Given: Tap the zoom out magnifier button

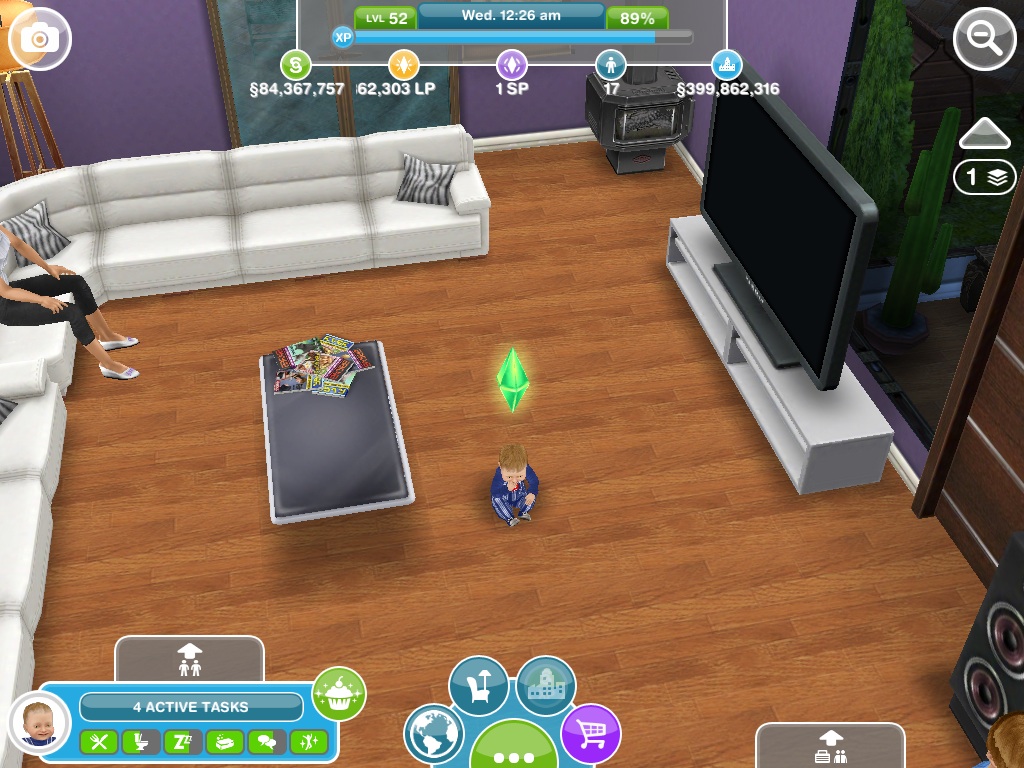Looking at the screenshot, I should tap(985, 39).
